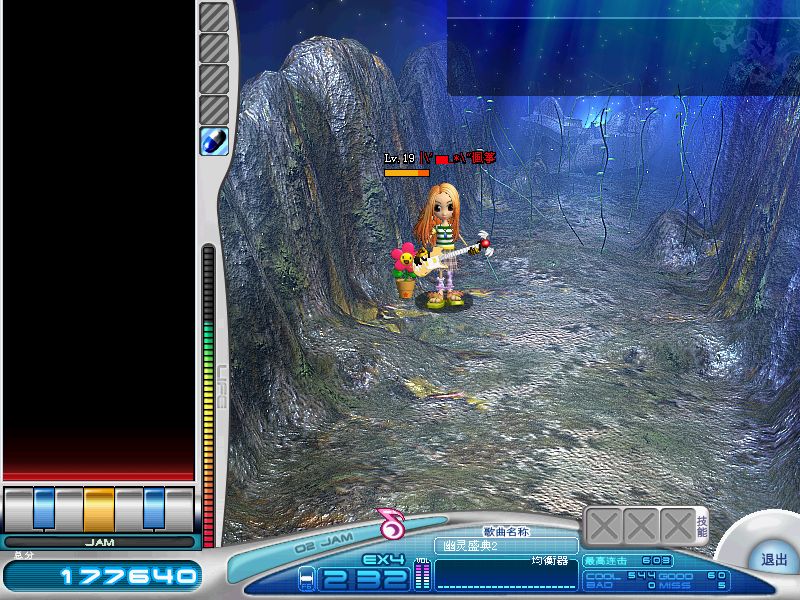800x600 pixels.
Task: Click the 均衡器 equalizer panel
Action: click(506, 573)
